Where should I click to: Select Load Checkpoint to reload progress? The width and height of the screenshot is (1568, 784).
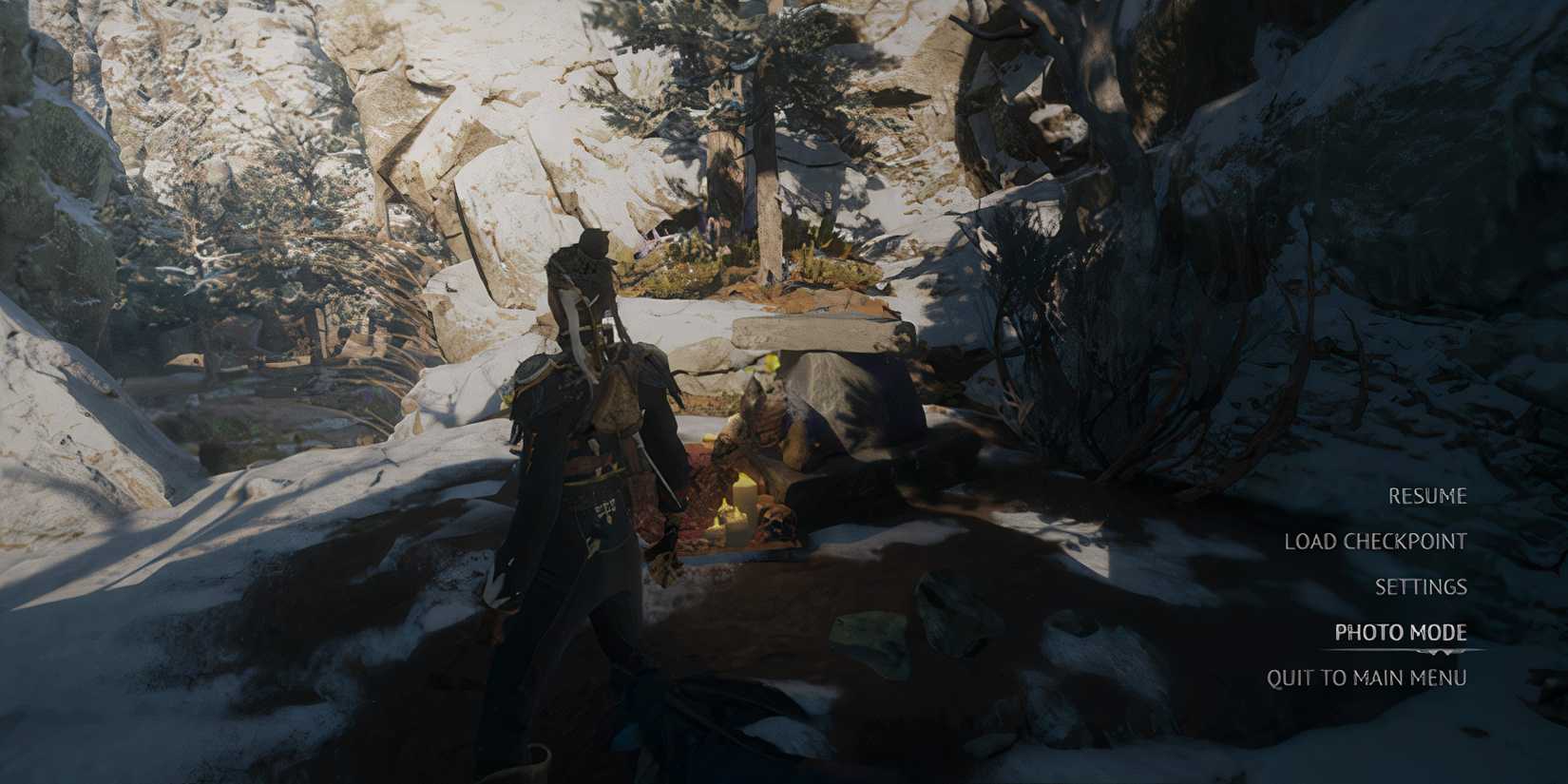pyautogui.click(x=1376, y=542)
